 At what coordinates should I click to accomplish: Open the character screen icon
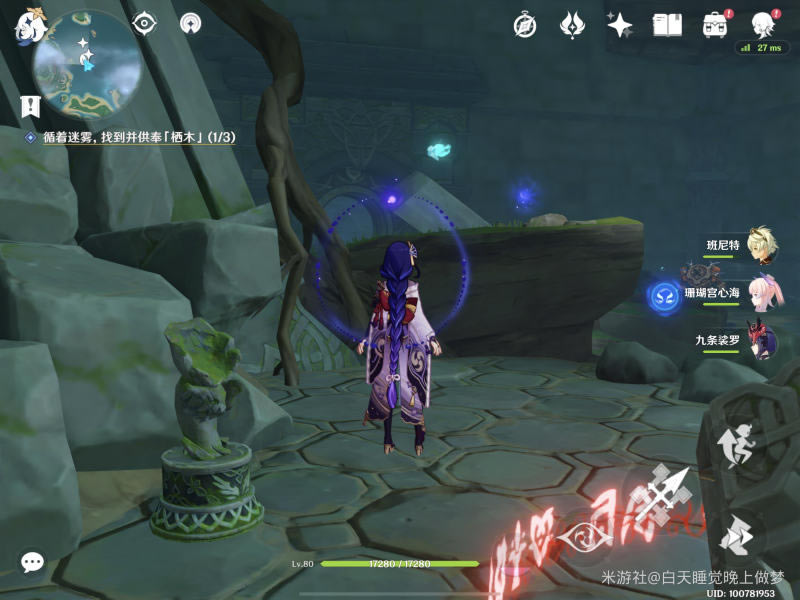point(762,25)
